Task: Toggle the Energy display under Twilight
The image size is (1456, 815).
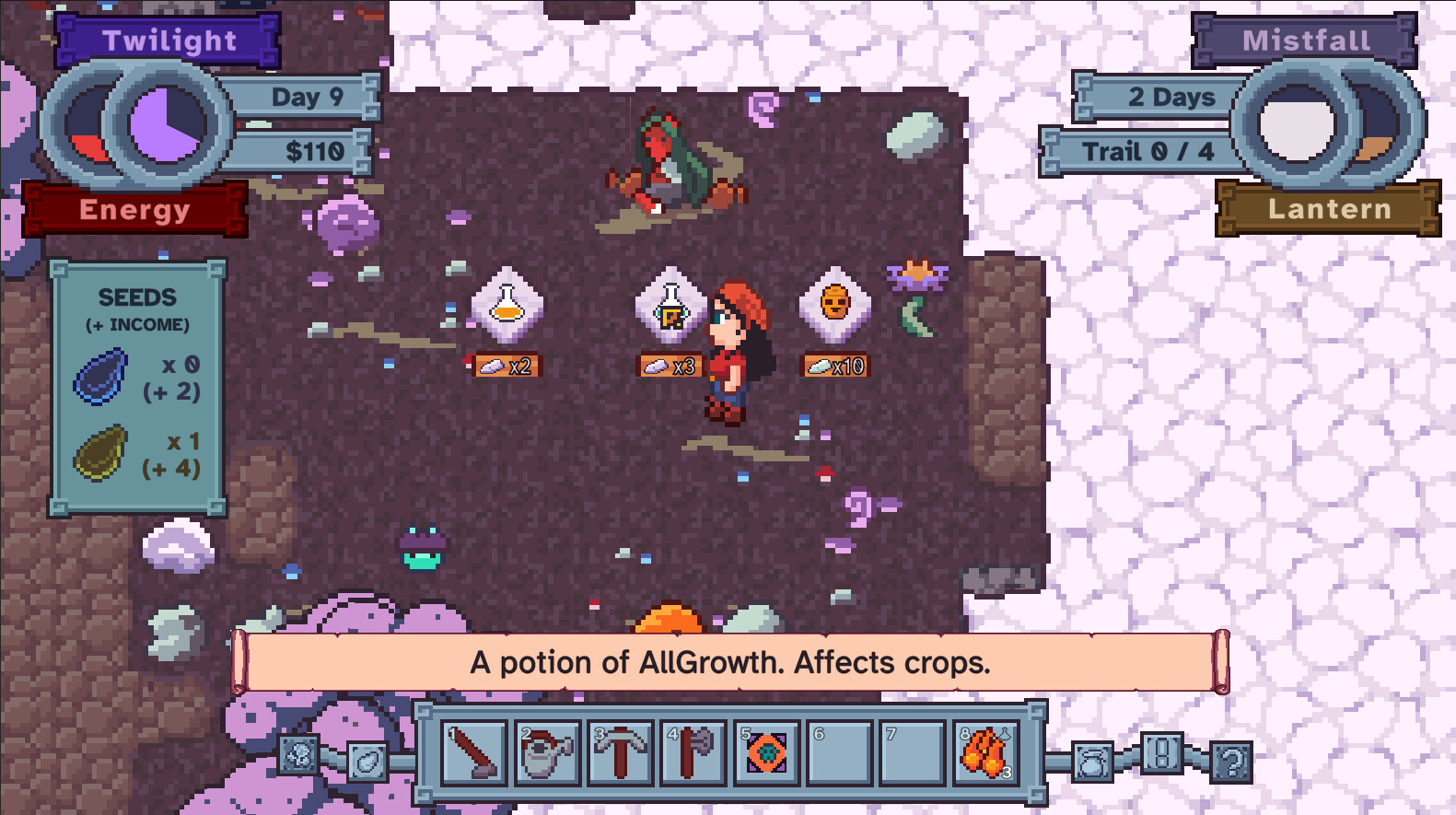Action: (x=136, y=210)
